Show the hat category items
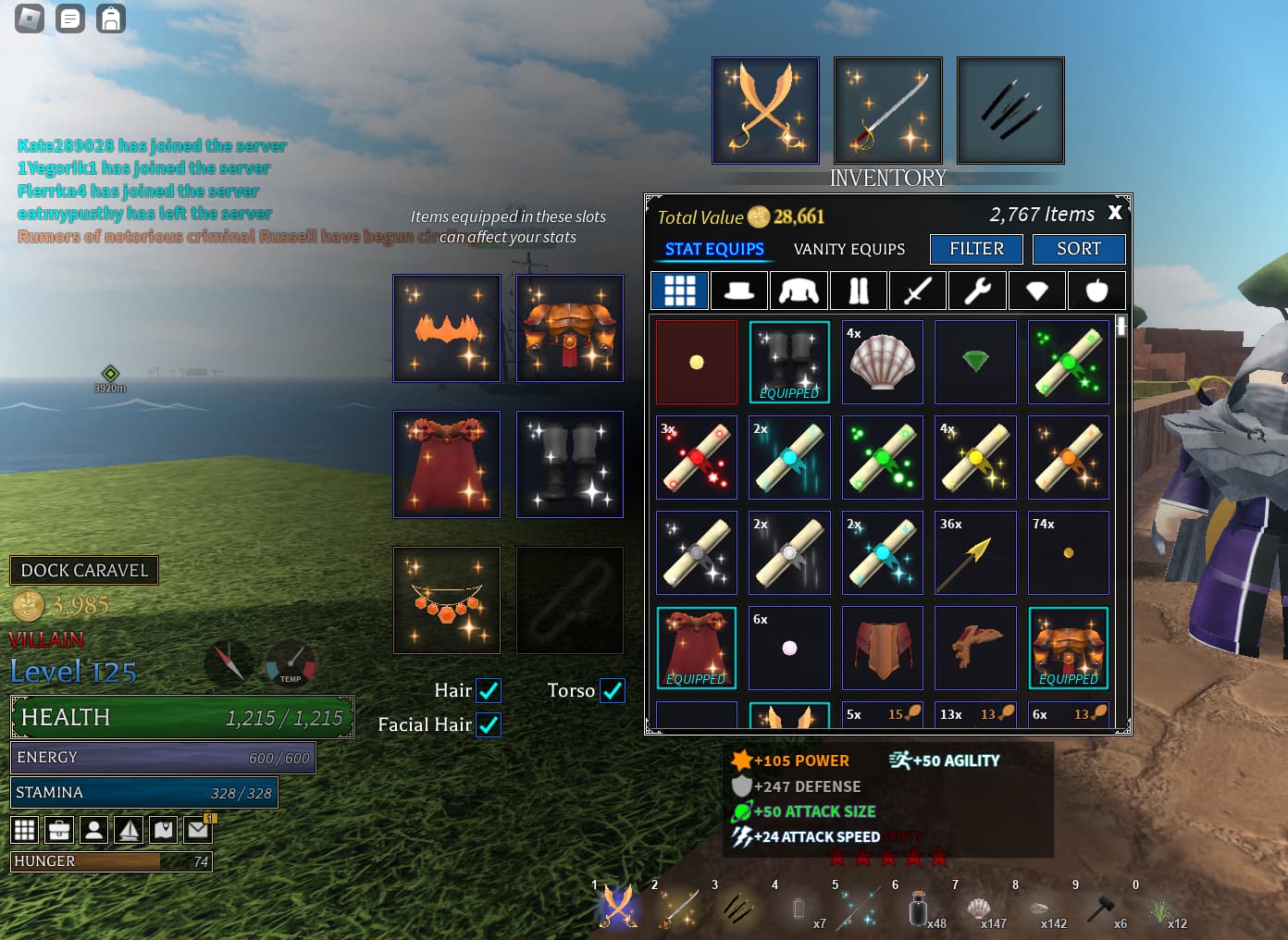The width and height of the screenshot is (1288, 940). pos(738,291)
